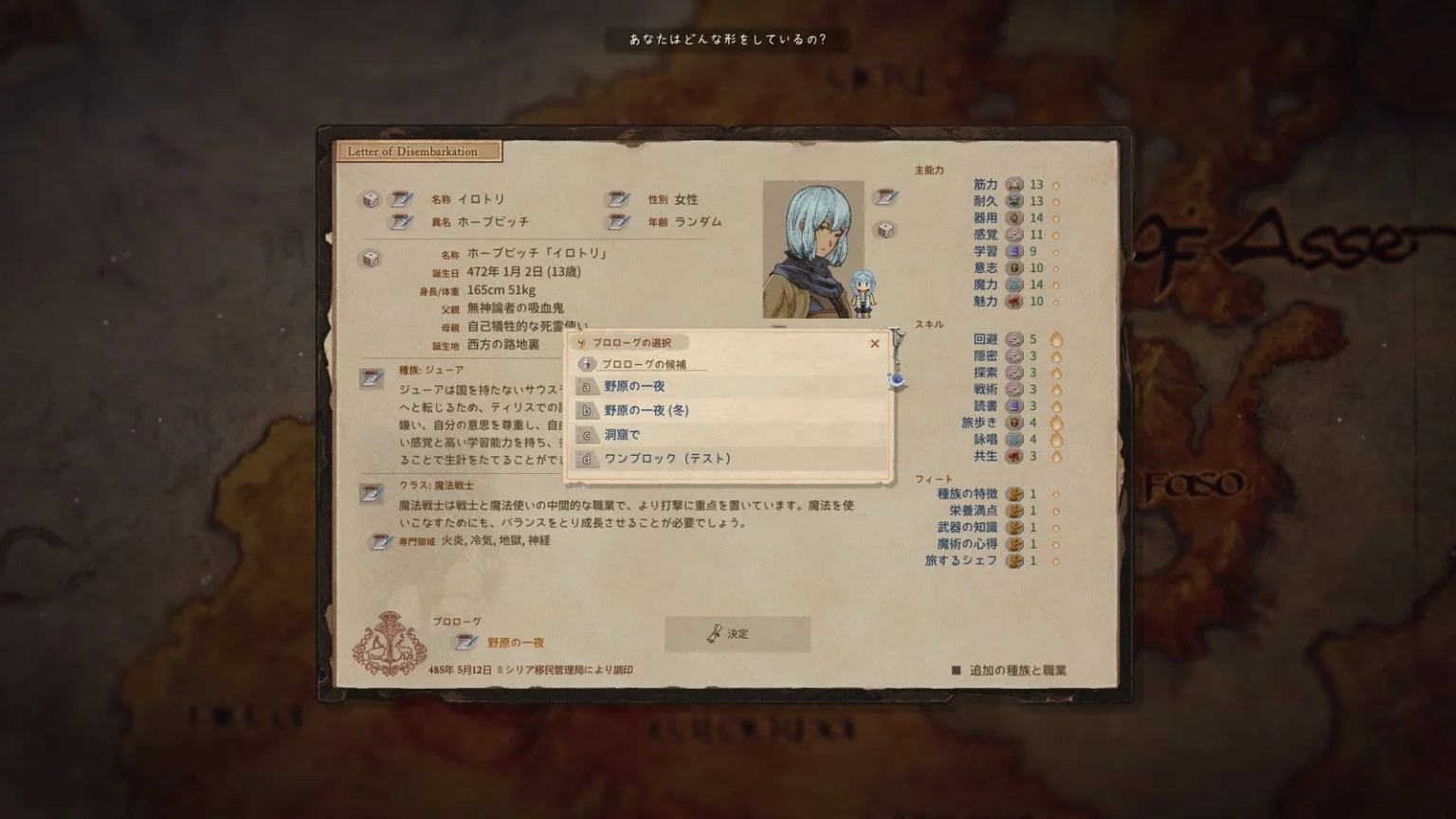Edit age with the pencil icon beside 年齢
The width and height of the screenshot is (1456, 819).
click(620, 222)
